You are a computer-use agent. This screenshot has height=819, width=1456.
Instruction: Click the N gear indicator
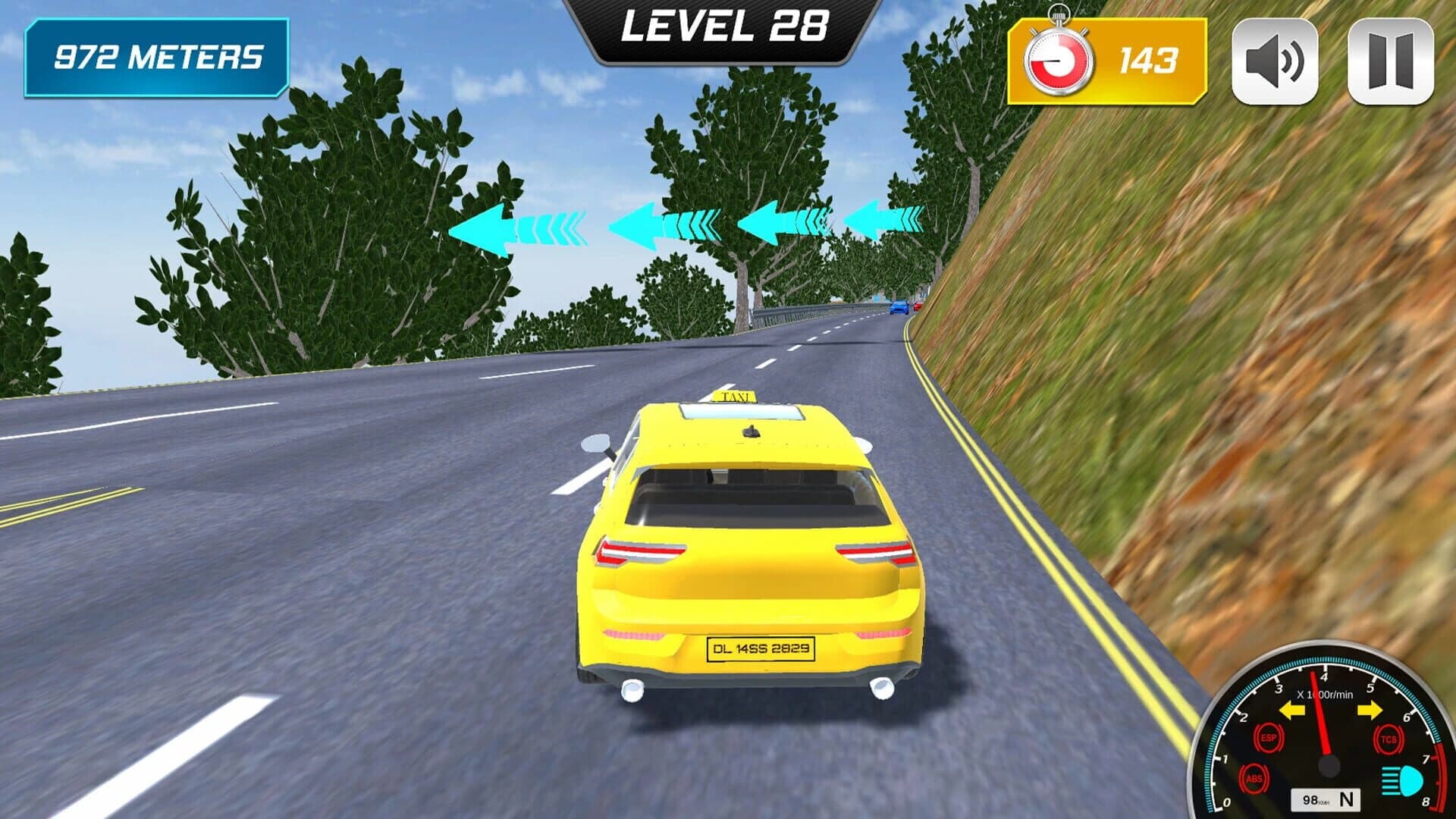(1347, 800)
